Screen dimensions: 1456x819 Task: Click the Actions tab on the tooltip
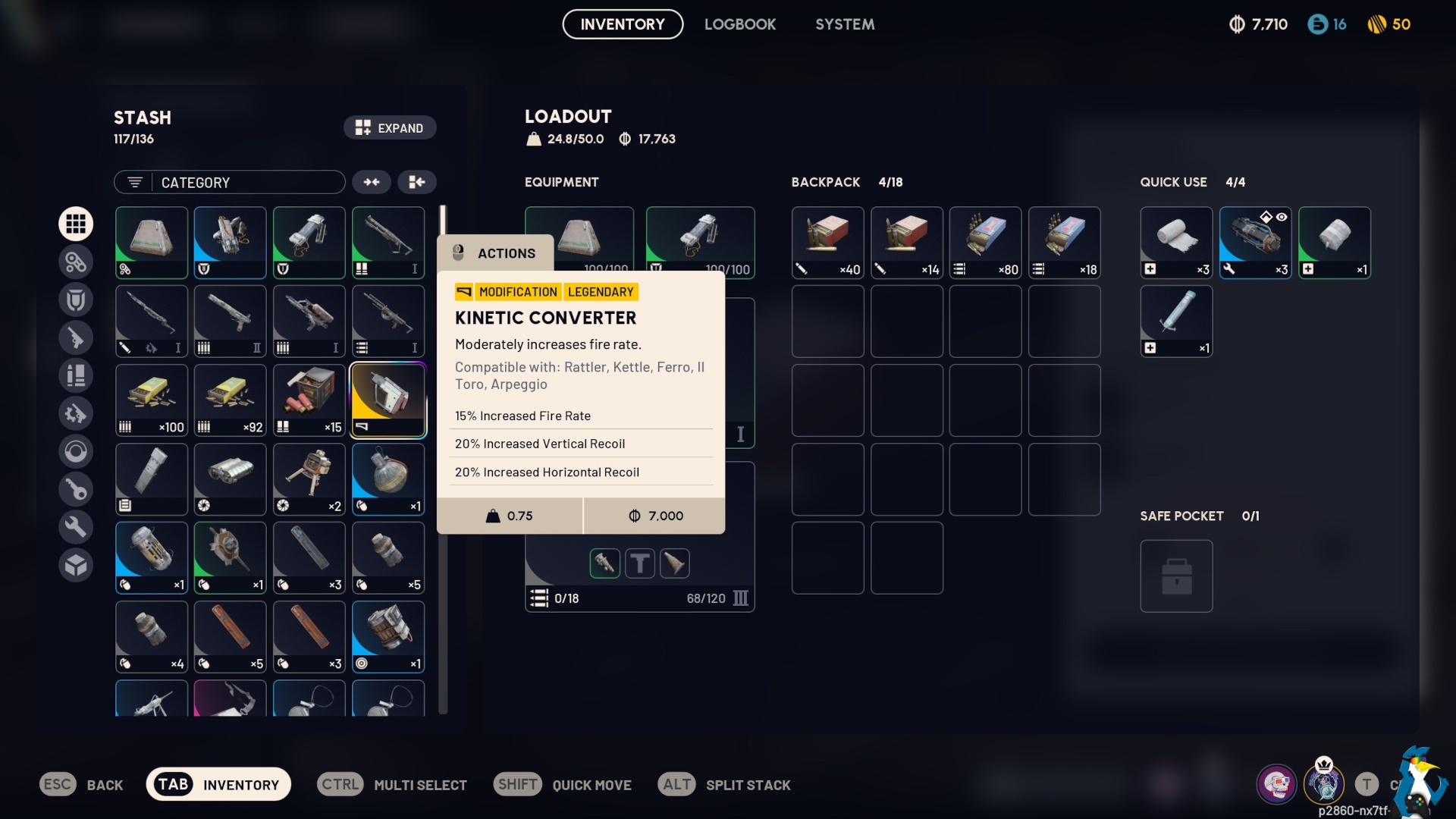click(x=495, y=253)
